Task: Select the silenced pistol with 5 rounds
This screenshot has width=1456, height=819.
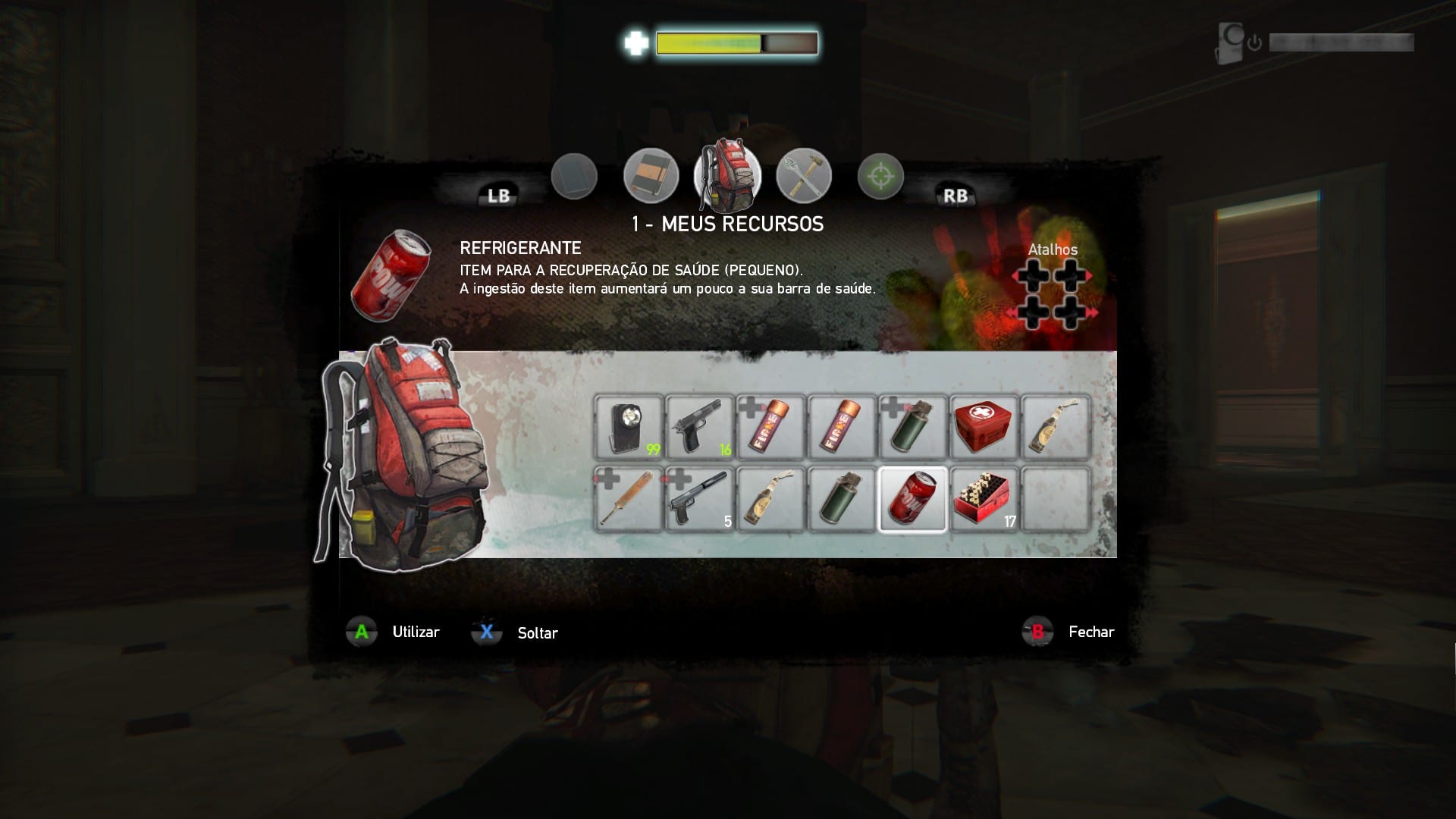Action: (700, 499)
